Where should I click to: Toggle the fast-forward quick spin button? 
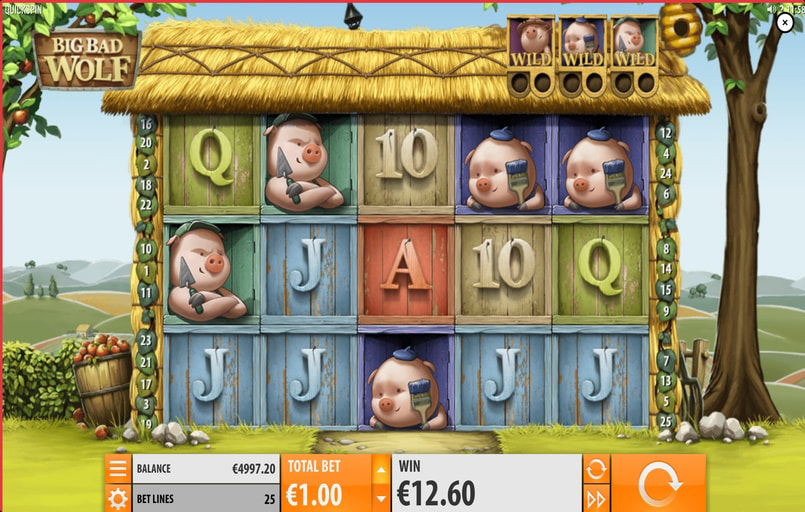pos(596,498)
